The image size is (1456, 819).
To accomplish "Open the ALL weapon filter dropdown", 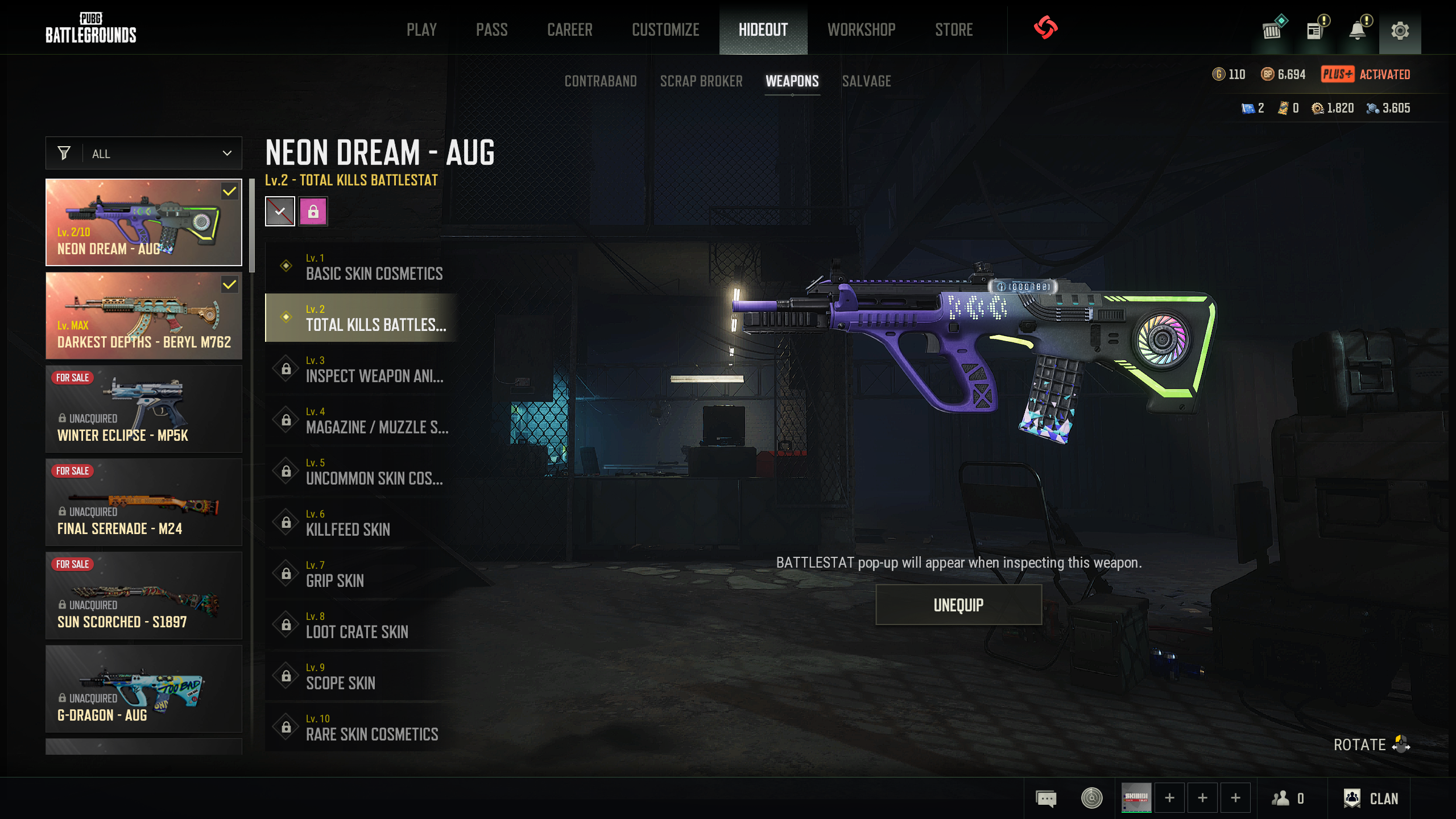I will (144, 153).
